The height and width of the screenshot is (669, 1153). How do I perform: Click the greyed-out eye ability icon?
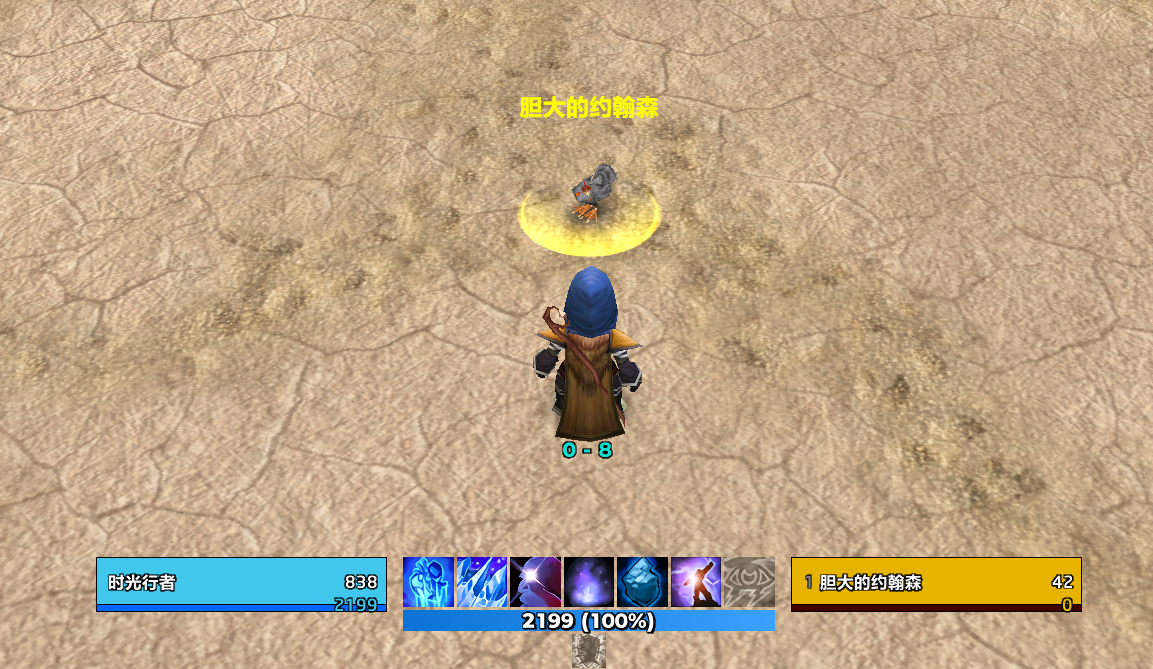[x=749, y=582]
